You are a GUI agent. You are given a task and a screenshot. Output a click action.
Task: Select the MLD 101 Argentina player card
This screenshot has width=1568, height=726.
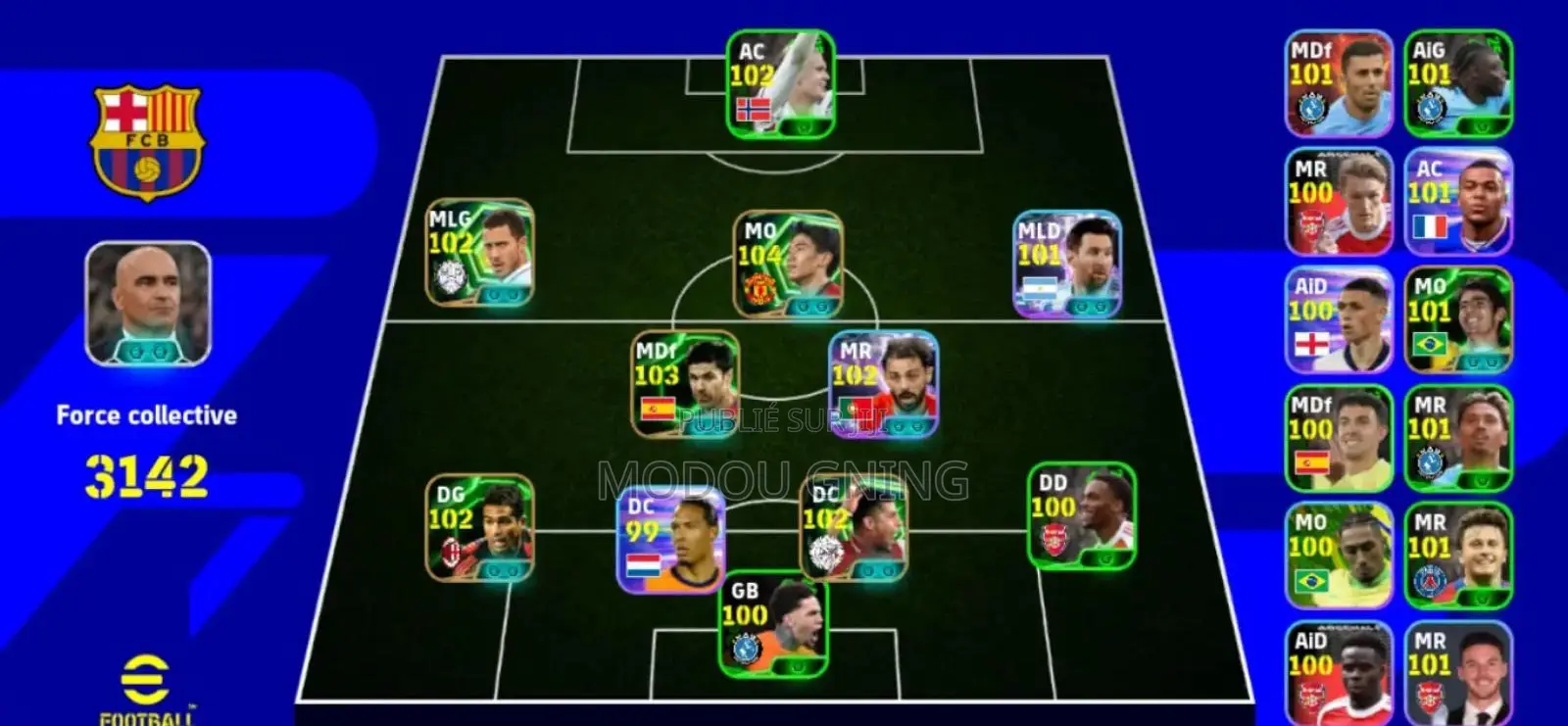point(1067,265)
